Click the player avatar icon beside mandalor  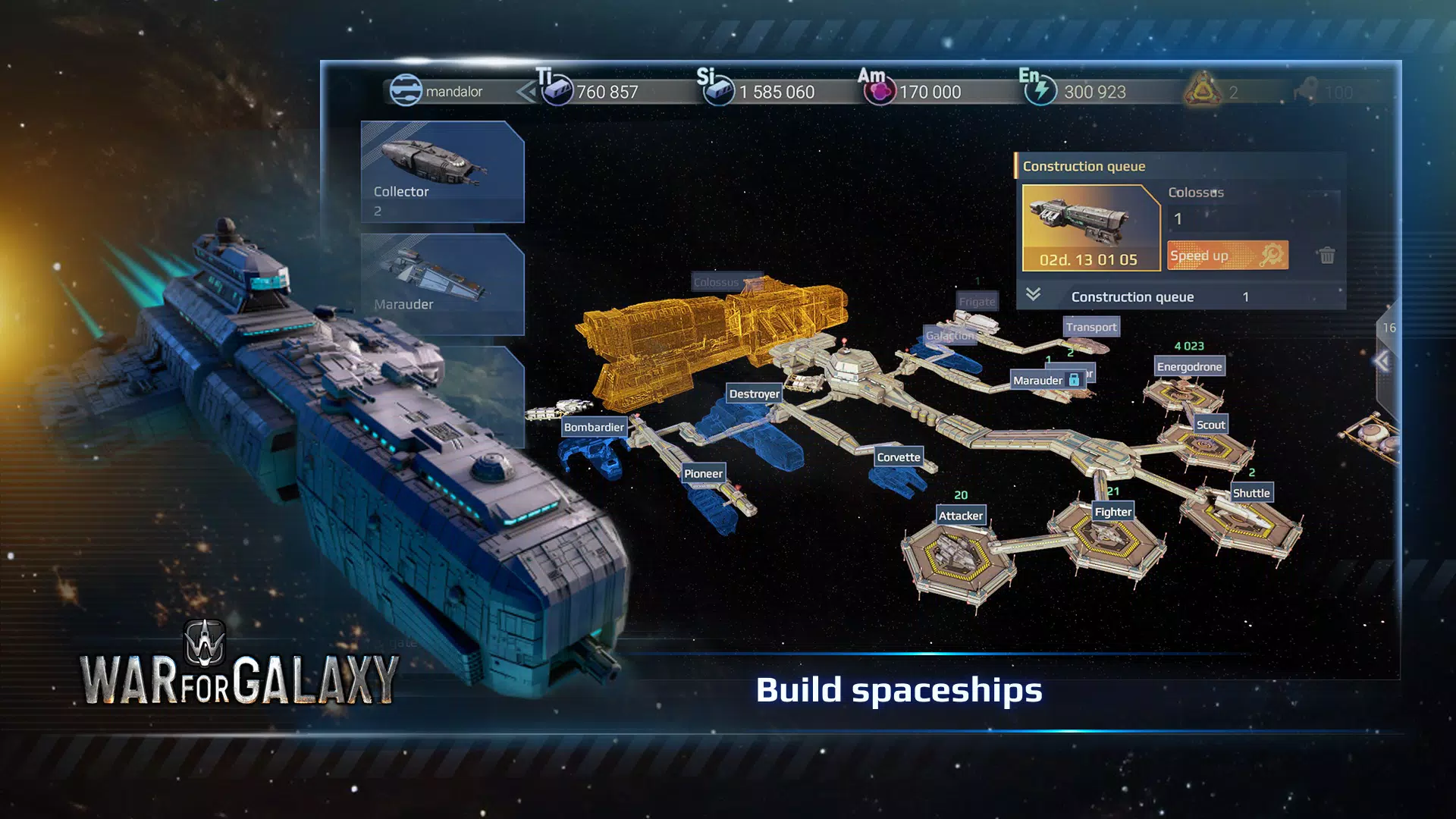click(407, 89)
